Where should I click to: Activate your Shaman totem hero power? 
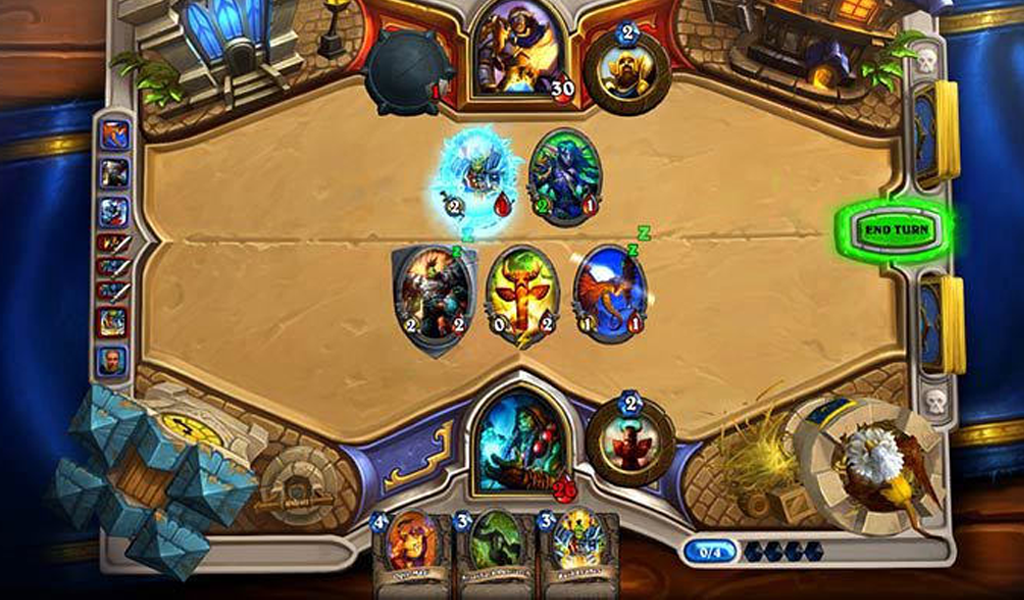pyautogui.click(x=630, y=441)
